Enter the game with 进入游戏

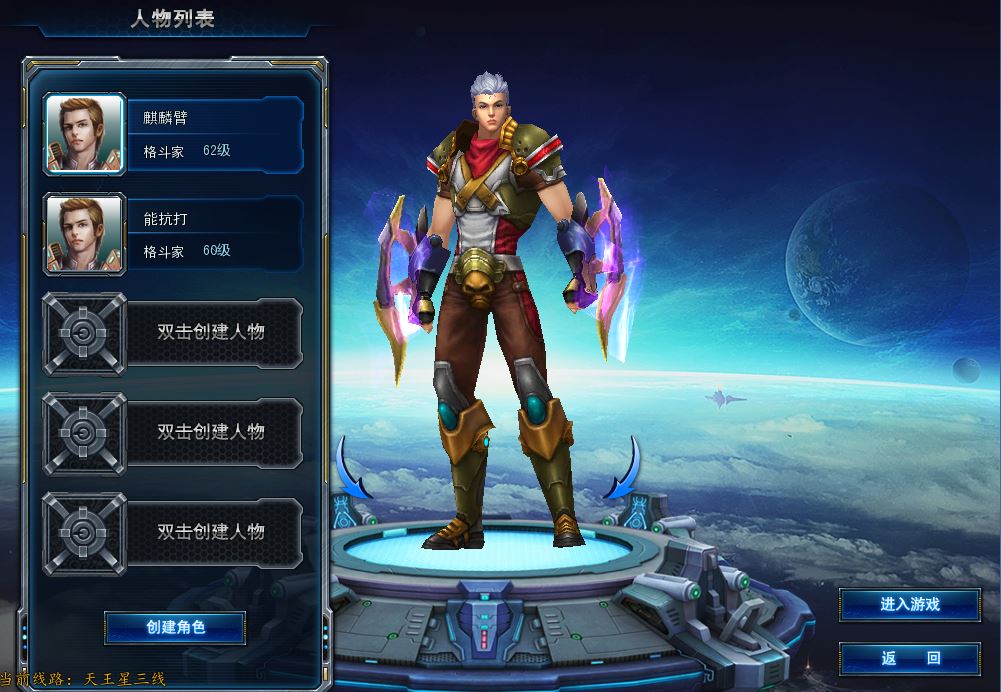click(909, 604)
